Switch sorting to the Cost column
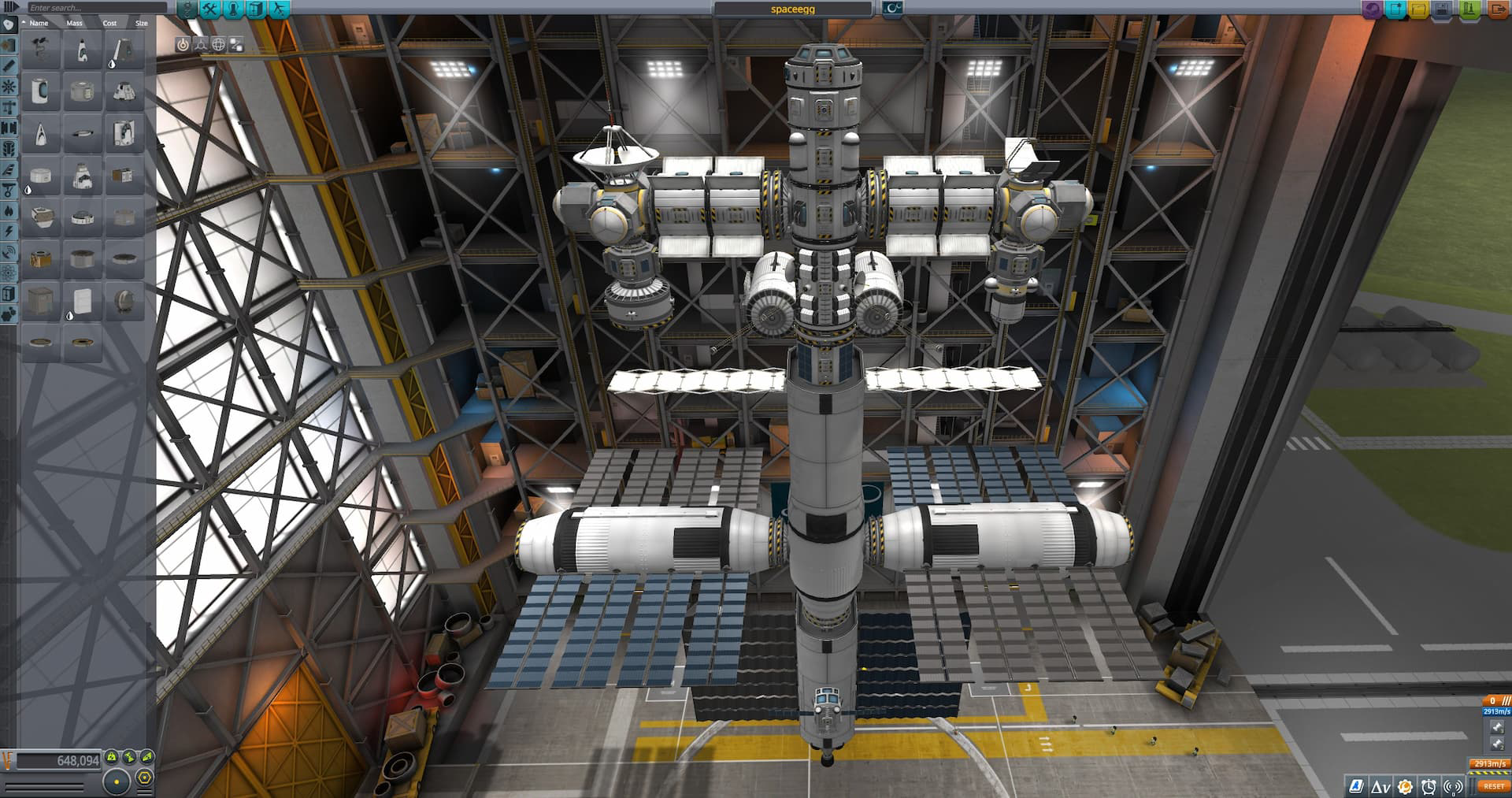This screenshot has height=798, width=1512. 109,24
